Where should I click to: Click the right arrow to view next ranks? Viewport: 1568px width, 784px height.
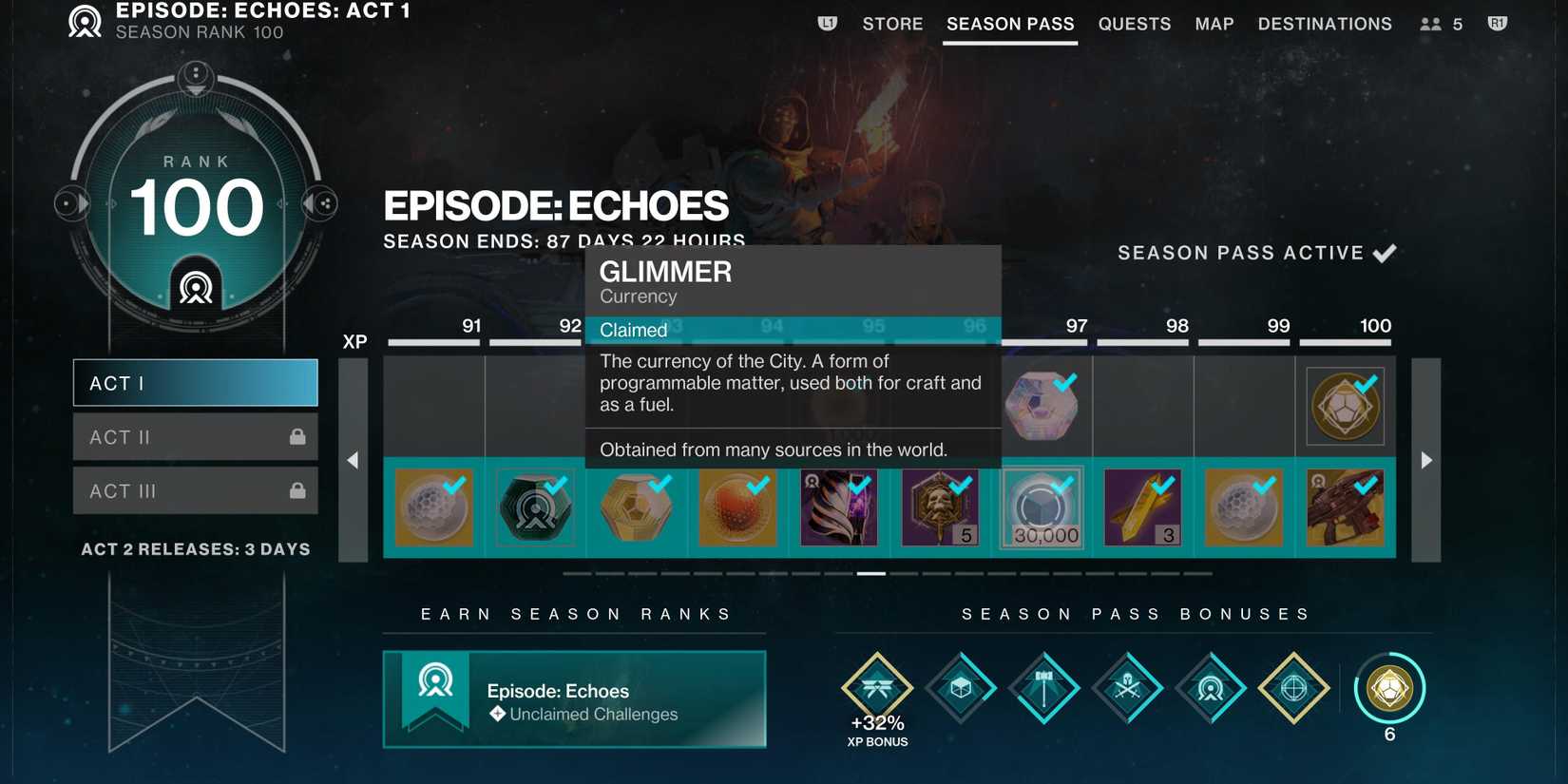point(1425,460)
